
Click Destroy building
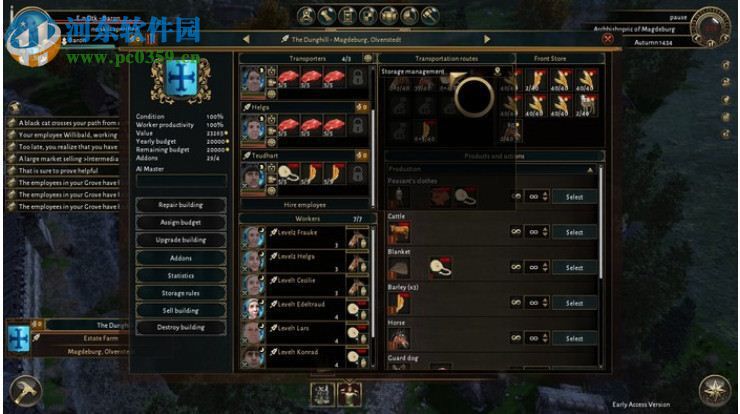[x=181, y=327]
